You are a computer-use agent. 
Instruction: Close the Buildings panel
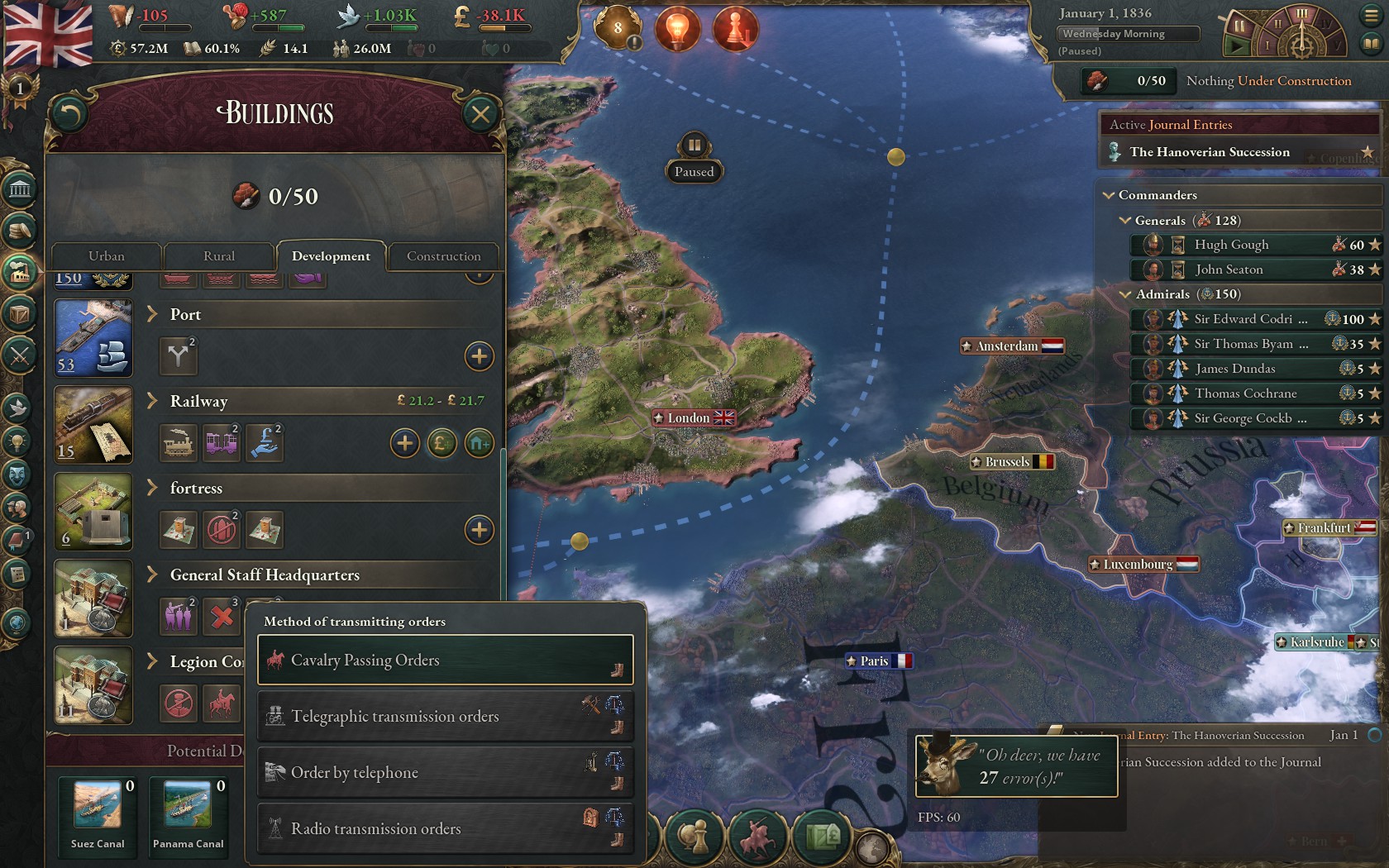(480, 114)
